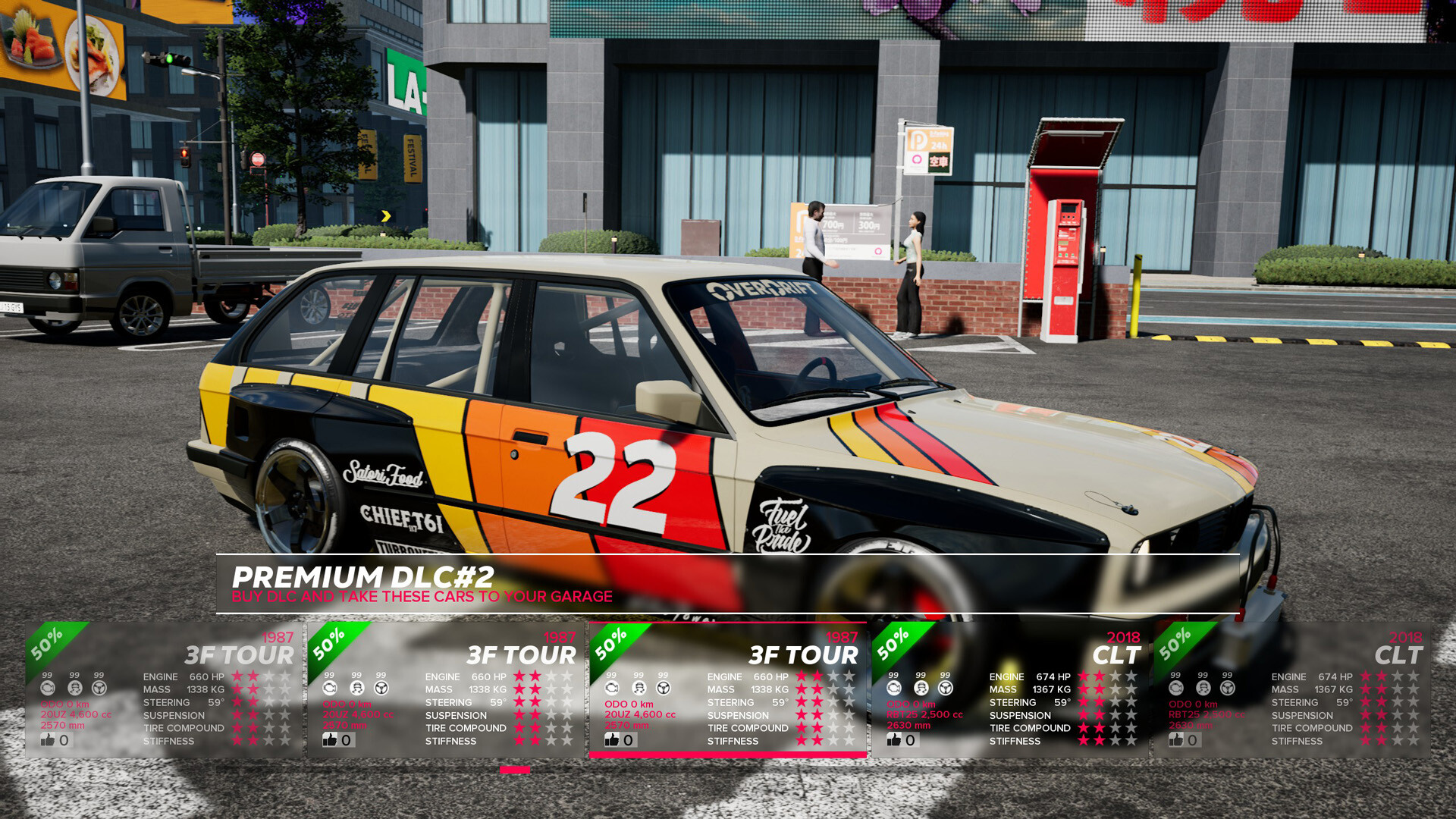
Task: Click the engine icon on the first 3F TOUR card
Action: point(49,689)
